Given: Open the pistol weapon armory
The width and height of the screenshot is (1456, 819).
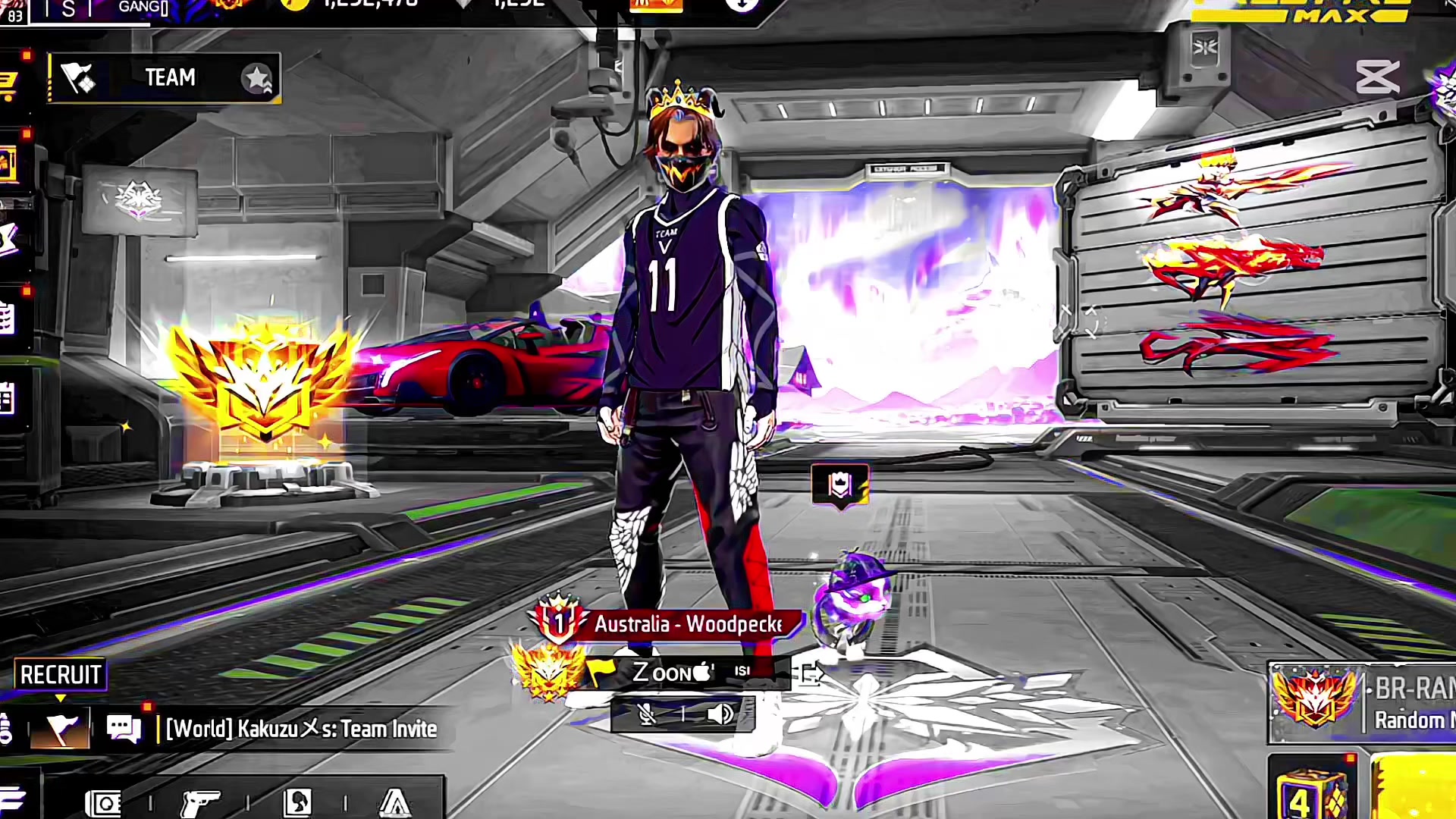Looking at the screenshot, I should [x=200, y=802].
